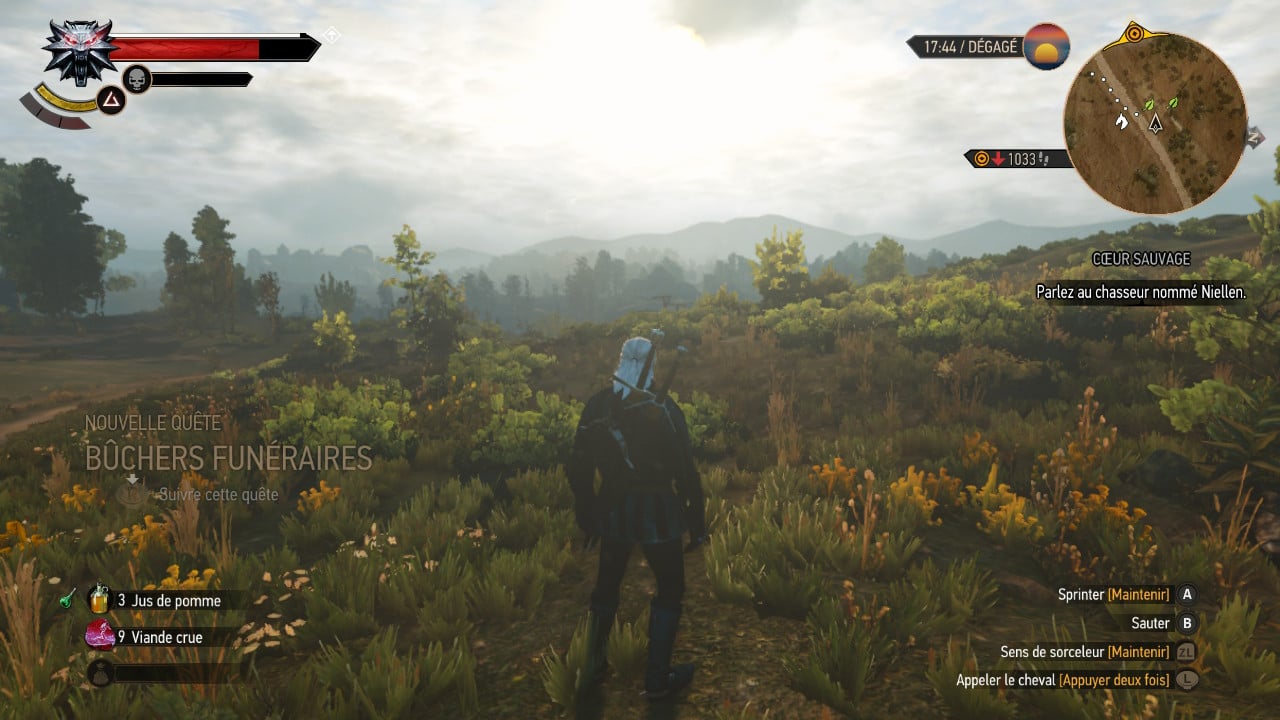
Task: Click the sunset weather icon
Action: tap(1046, 46)
